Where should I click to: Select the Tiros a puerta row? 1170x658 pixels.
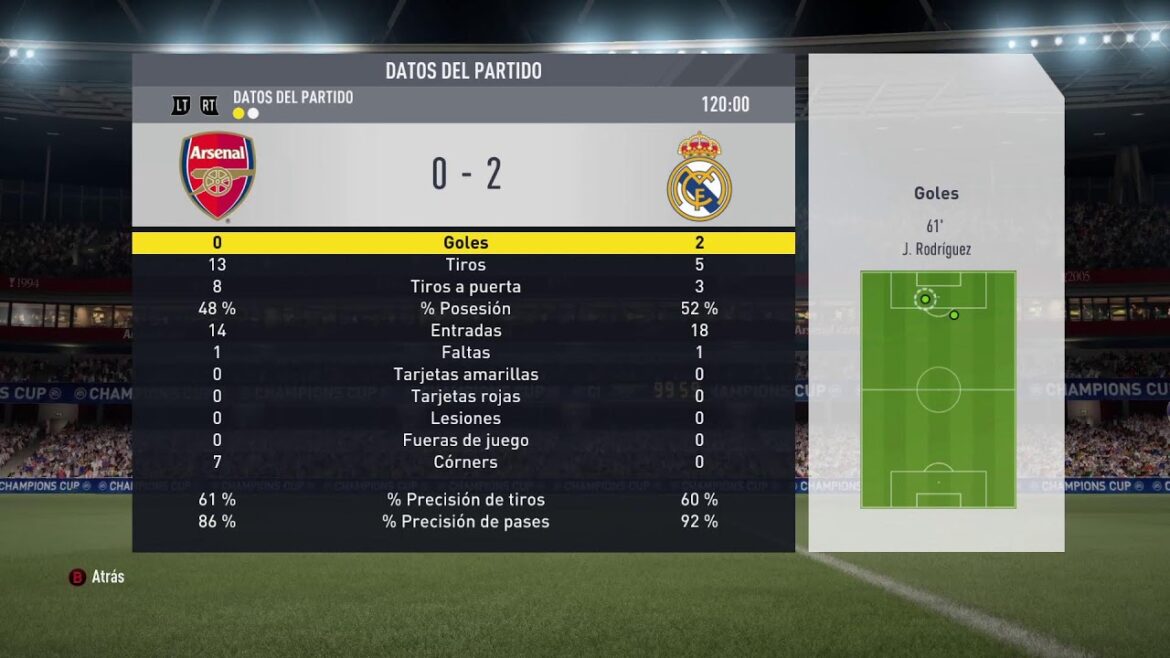coord(465,287)
